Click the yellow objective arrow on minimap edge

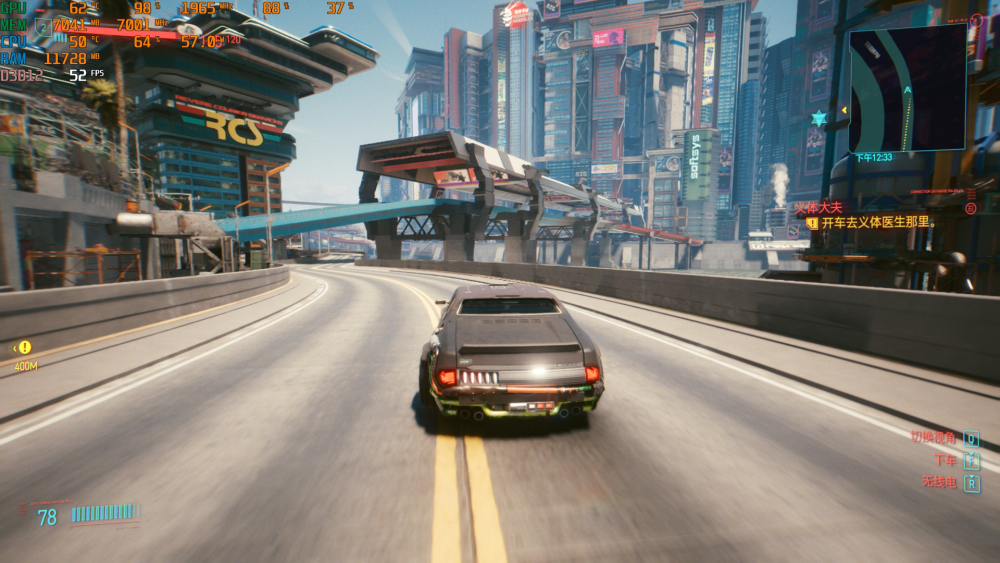click(x=845, y=110)
